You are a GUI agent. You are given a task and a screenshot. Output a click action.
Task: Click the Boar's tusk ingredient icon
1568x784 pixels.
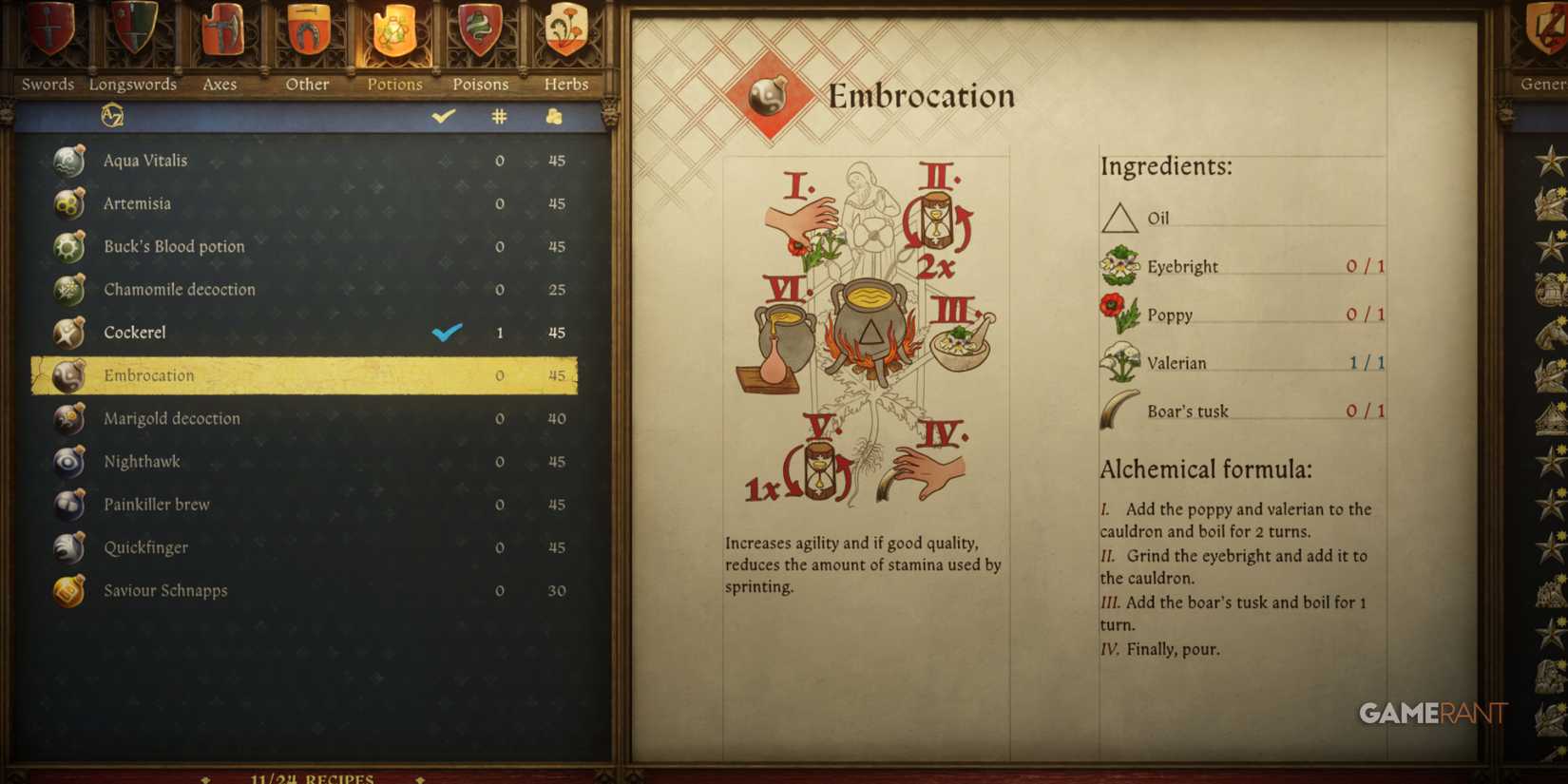[x=1119, y=407]
